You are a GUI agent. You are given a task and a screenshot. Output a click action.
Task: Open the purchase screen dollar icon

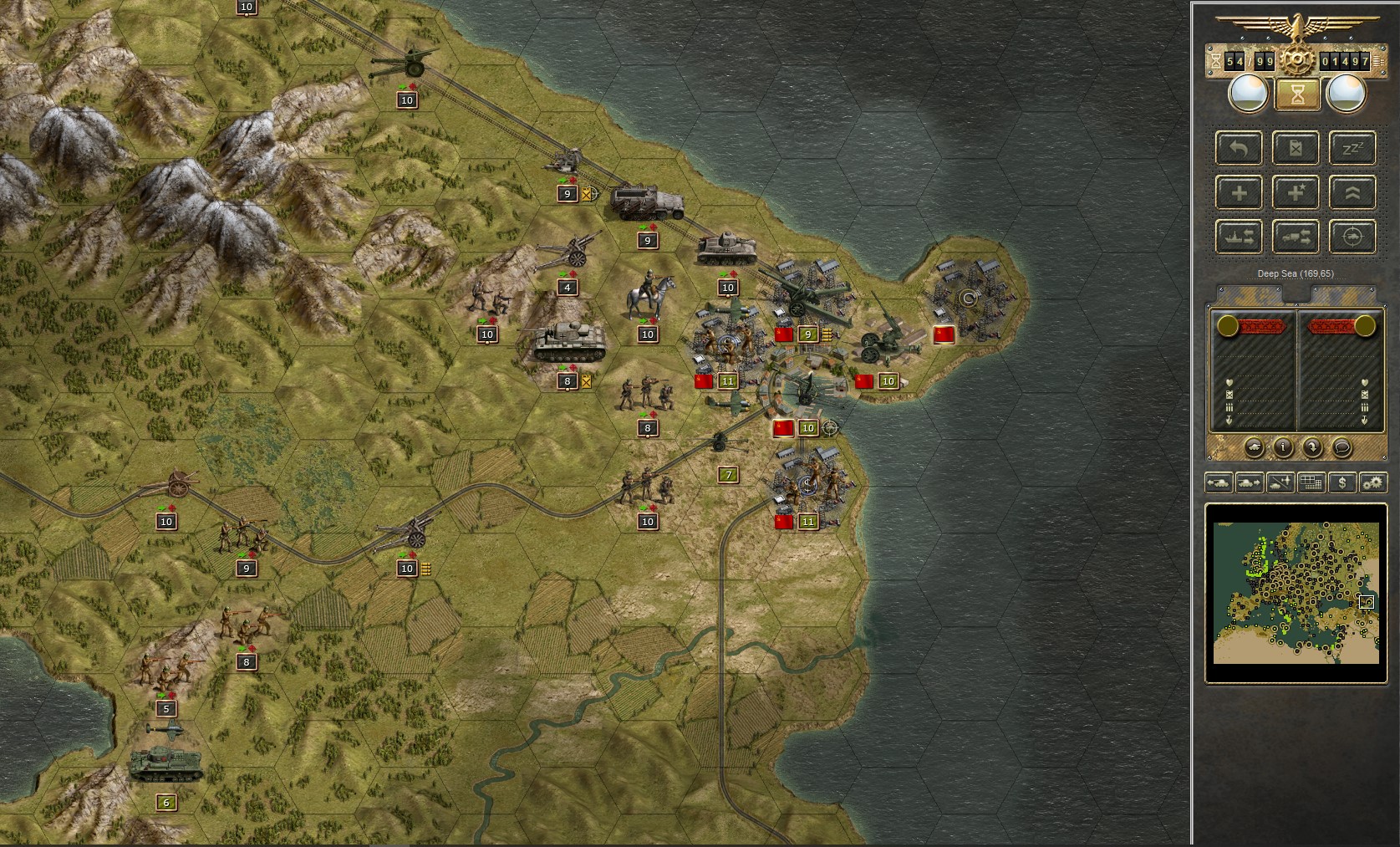1343,482
